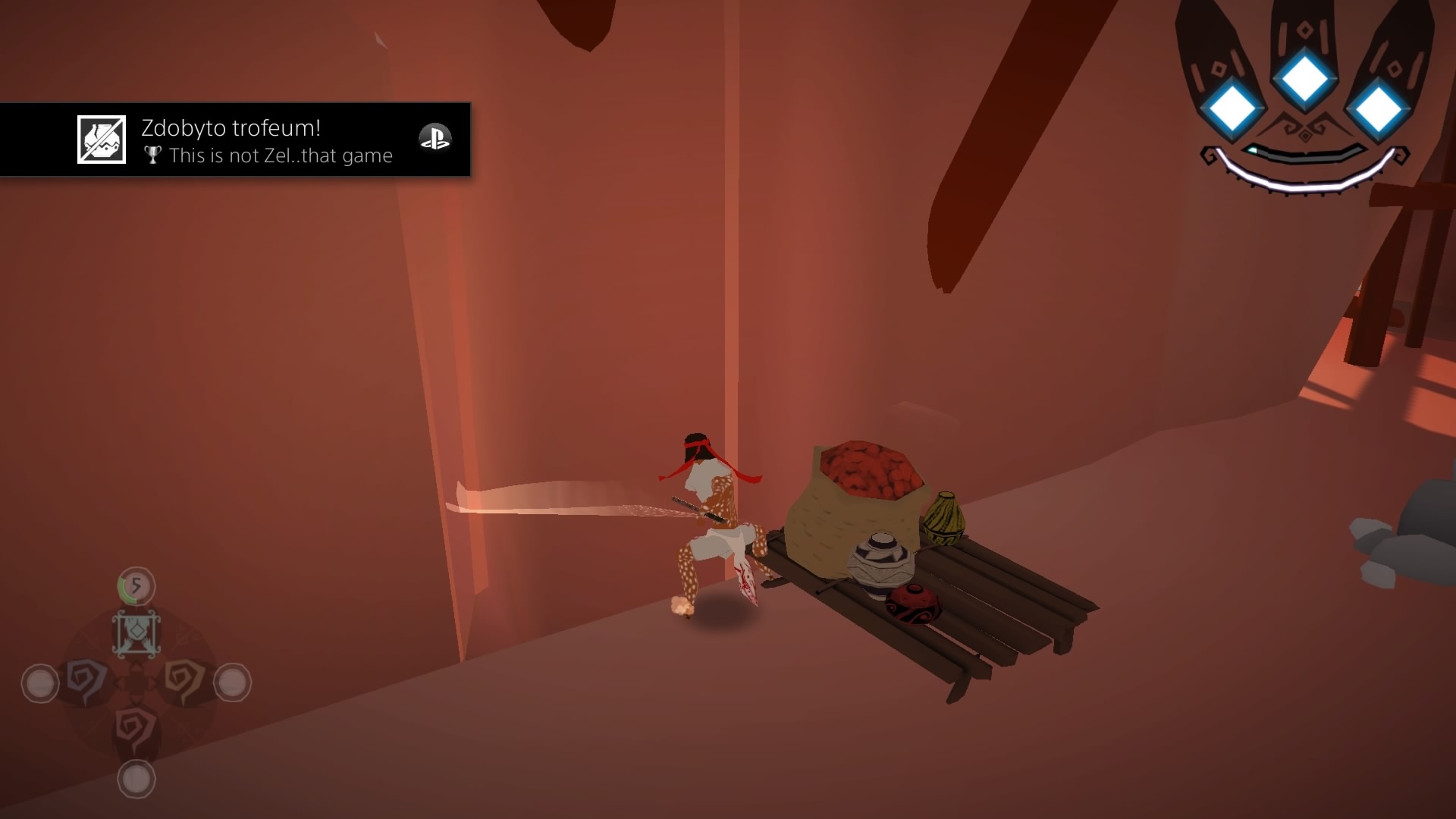This screenshot has height=819, width=1456.
Task: Click the PlayStation logo on notification
Action: 435,138
